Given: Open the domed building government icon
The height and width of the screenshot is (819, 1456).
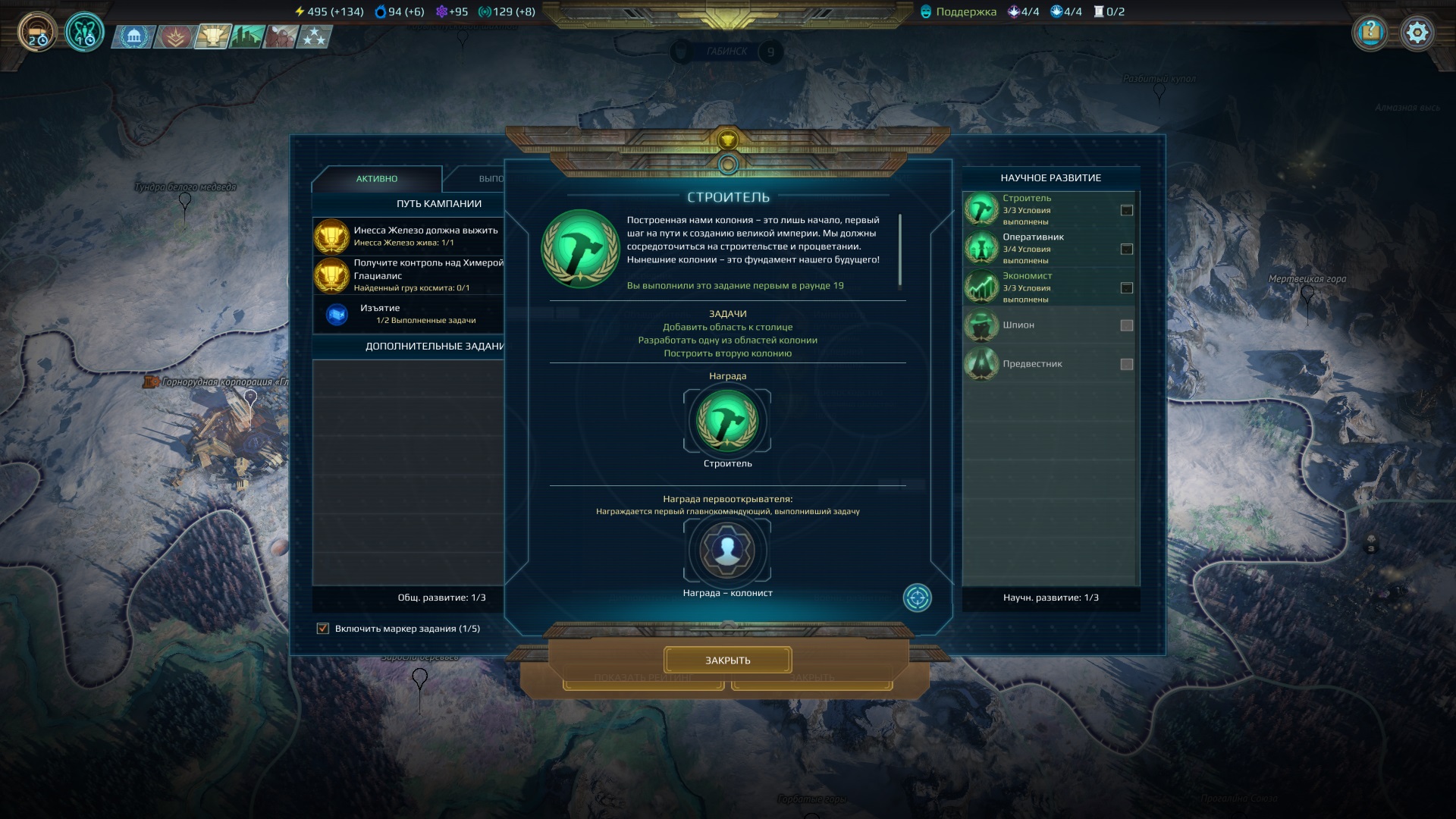Looking at the screenshot, I should click(134, 36).
